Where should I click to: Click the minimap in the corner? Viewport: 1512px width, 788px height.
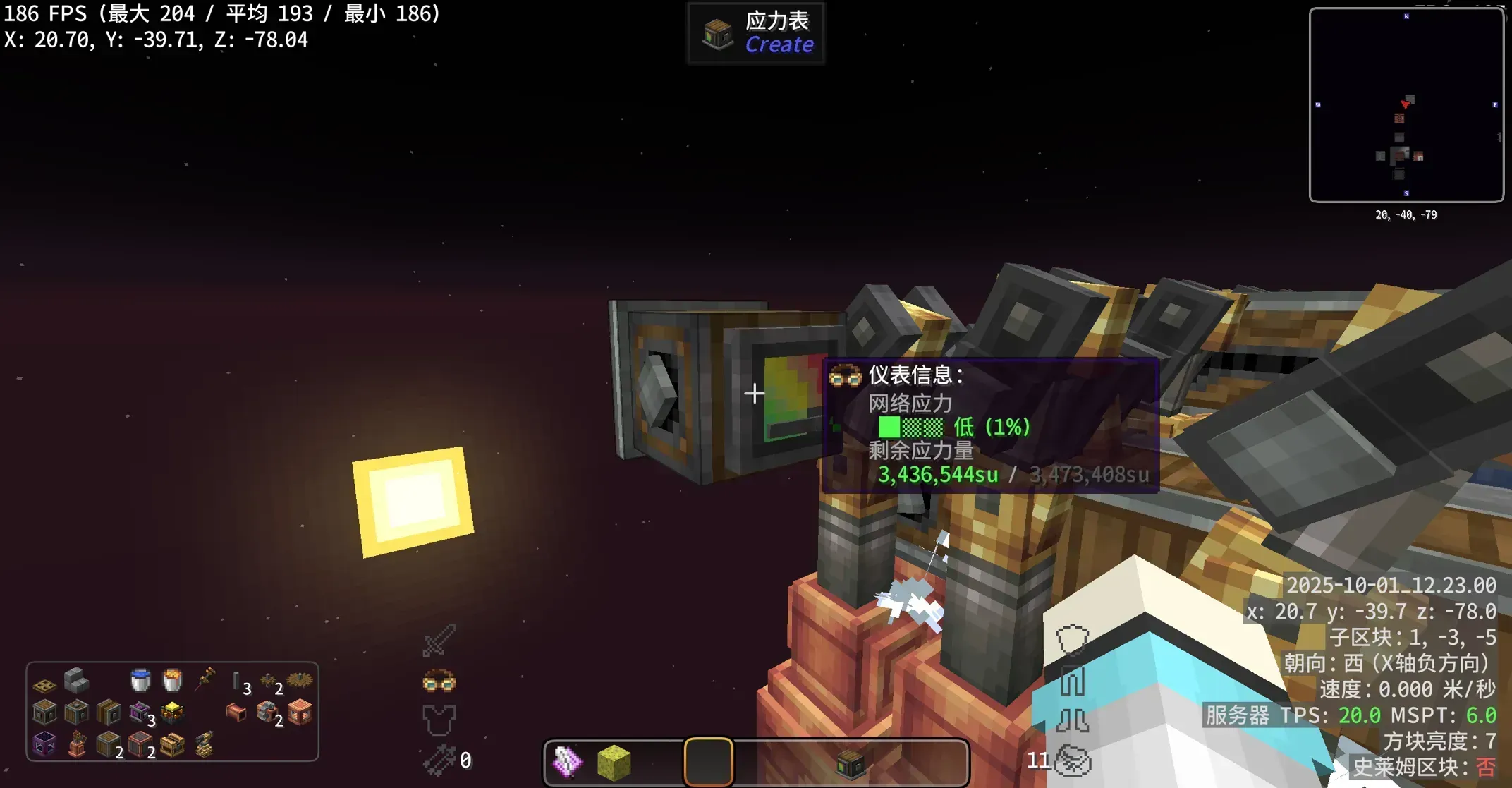pyautogui.click(x=1406, y=105)
